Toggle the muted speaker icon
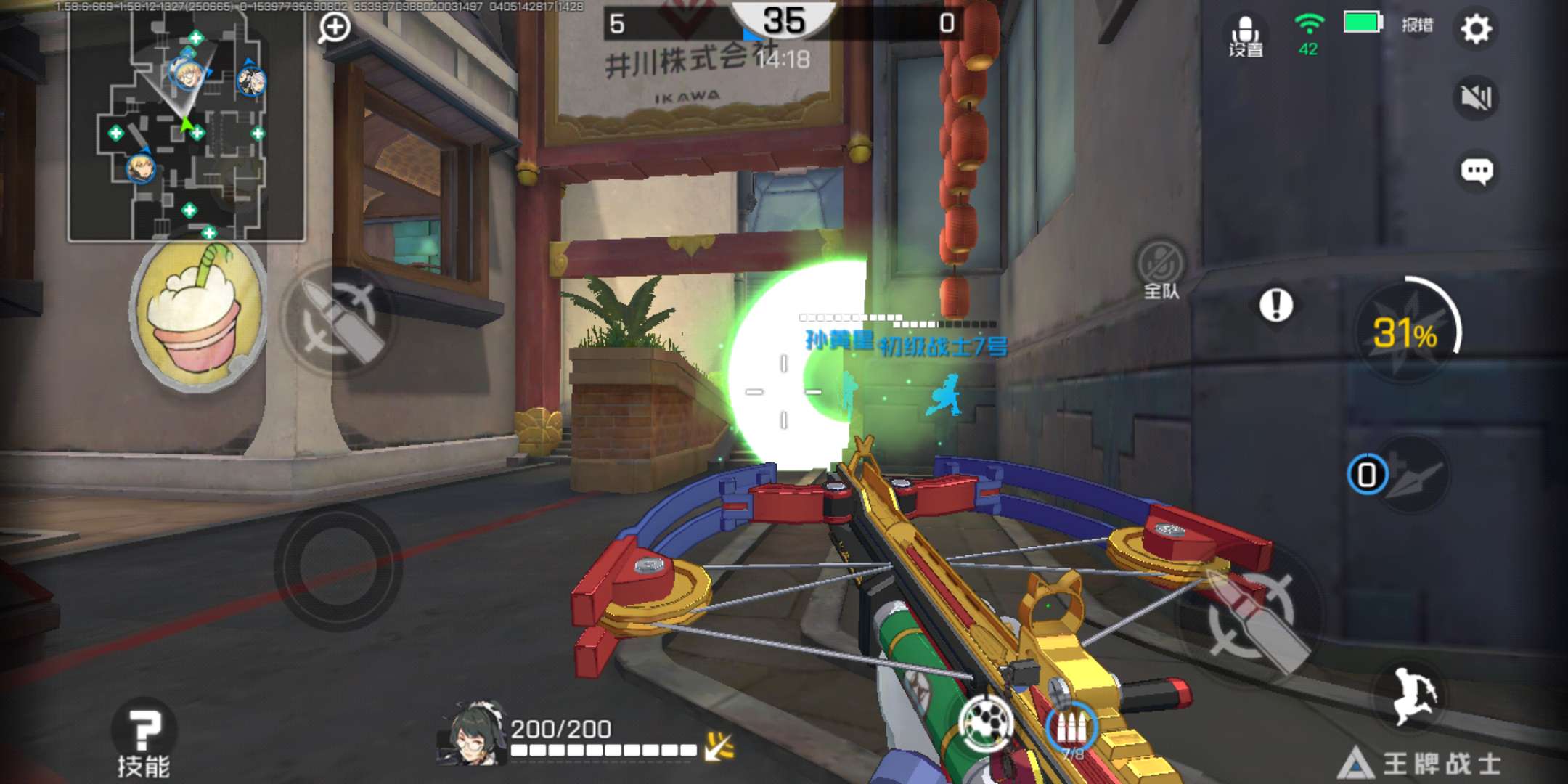The width and height of the screenshot is (1568, 784). (x=1476, y=97)
